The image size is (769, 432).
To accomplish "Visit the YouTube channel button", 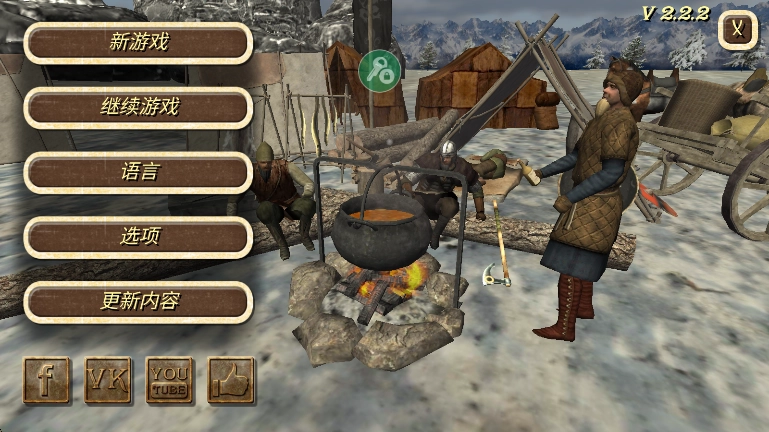I will pyautogui.click(x=169, y=380).
